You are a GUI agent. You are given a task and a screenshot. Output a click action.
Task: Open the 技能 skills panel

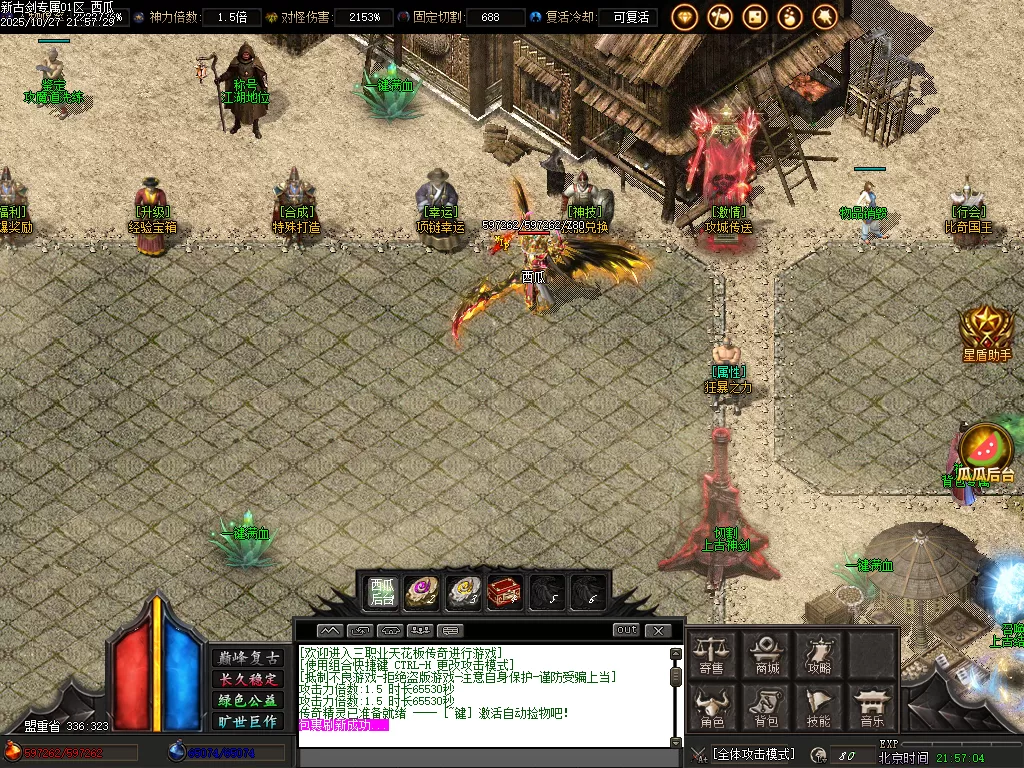(x=820, y=708)
